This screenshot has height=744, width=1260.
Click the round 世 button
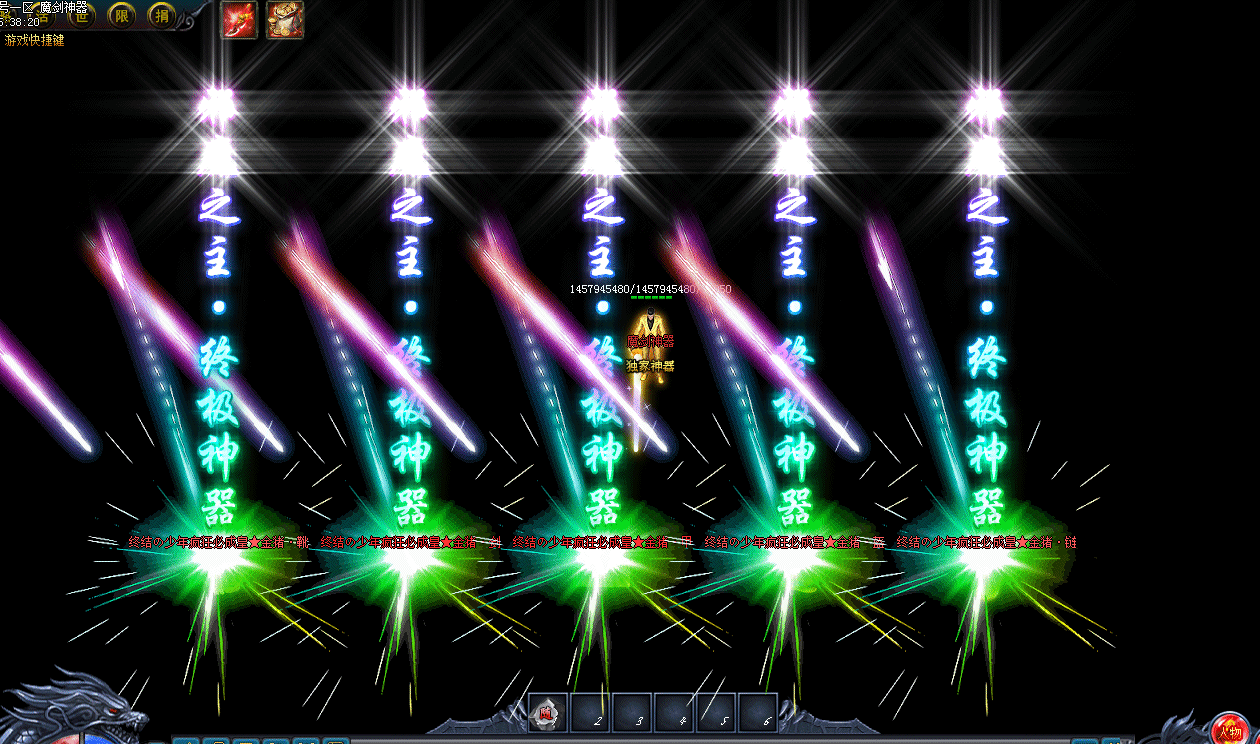pos(83,15)
